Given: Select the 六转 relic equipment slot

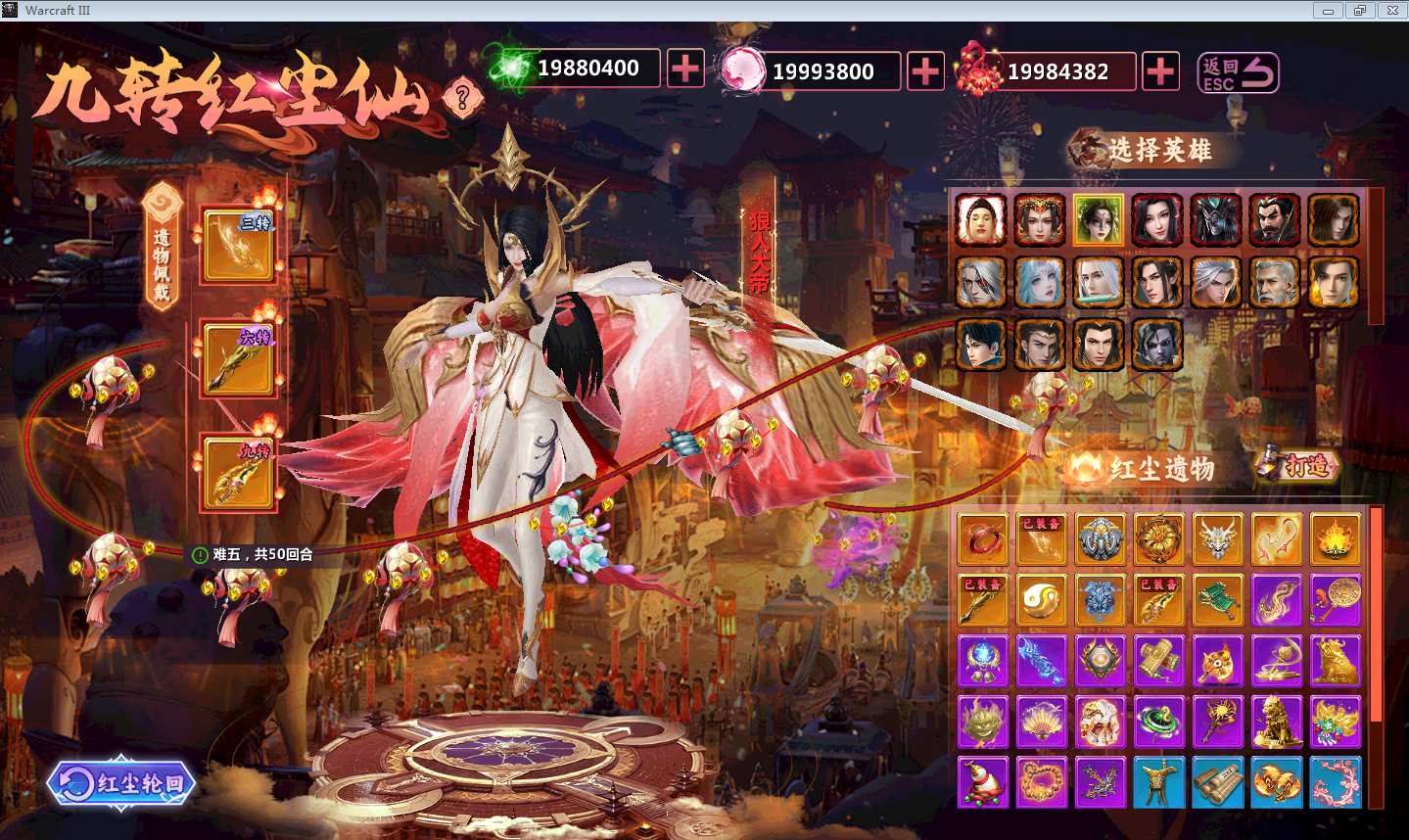Looking at the screenshot, I should point(238,358).
